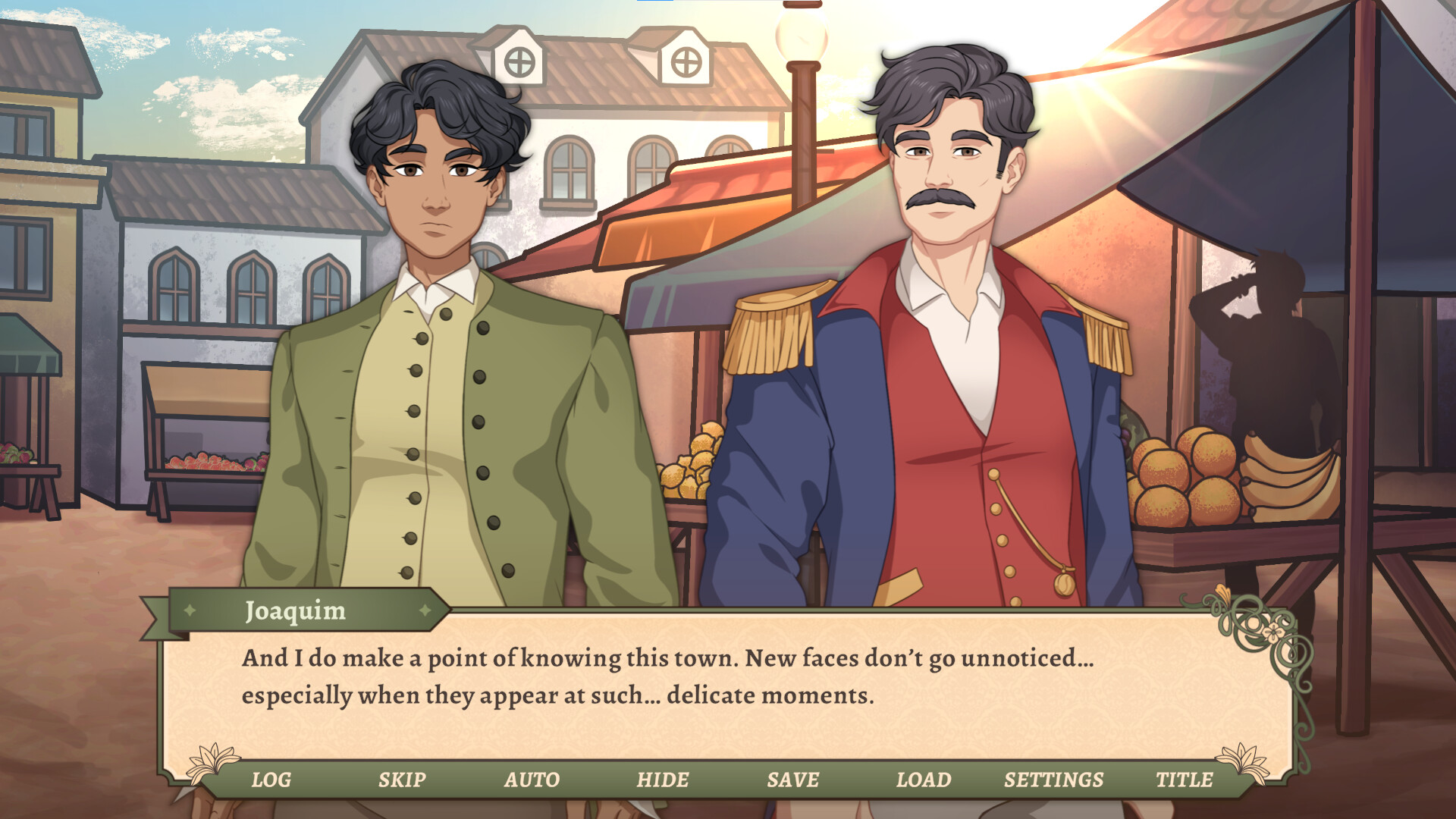Return to the TITLE screen

click(x=1184, y=779)
